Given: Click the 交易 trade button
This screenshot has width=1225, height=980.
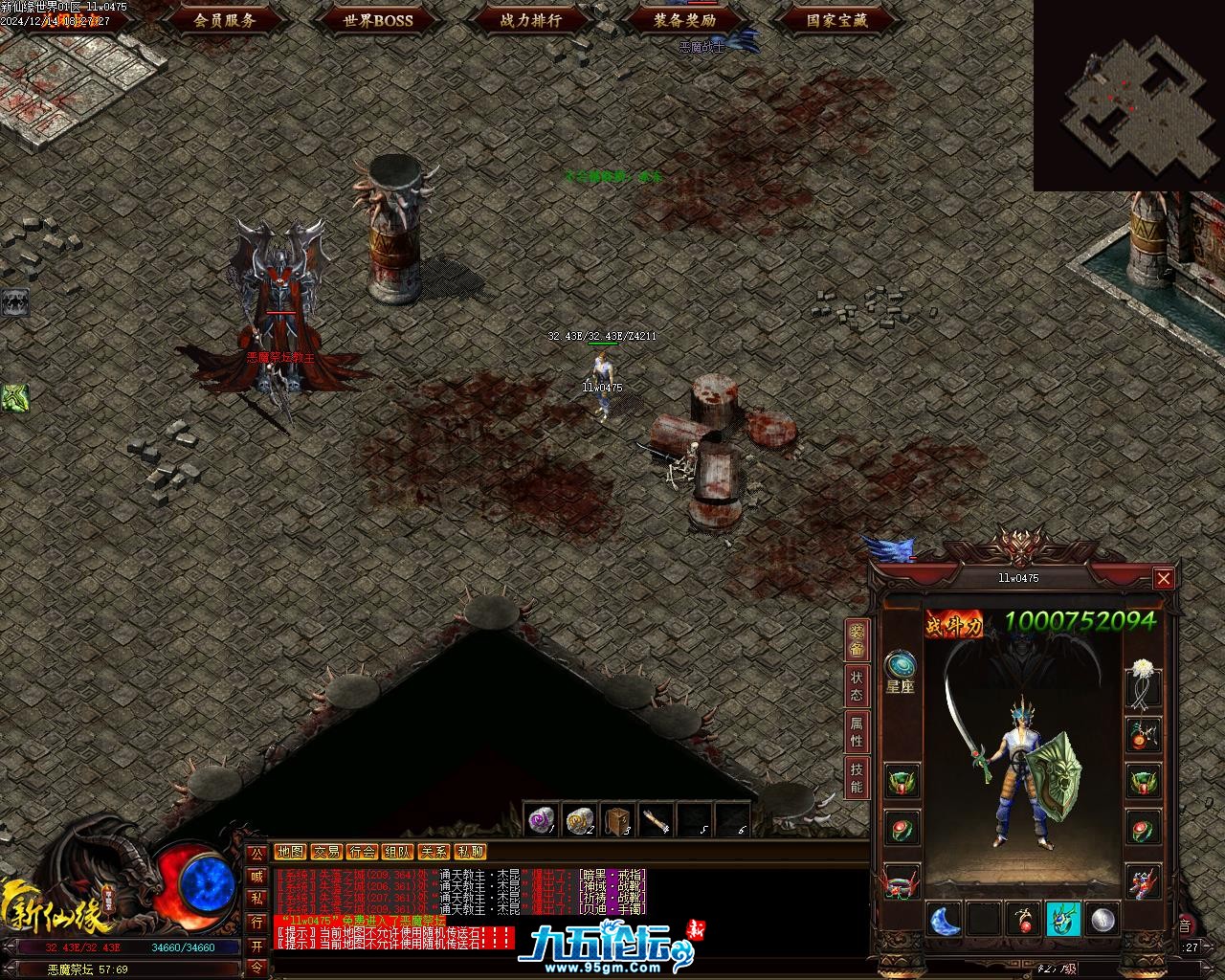Looking at the screenshot, I should pos(326,852).
